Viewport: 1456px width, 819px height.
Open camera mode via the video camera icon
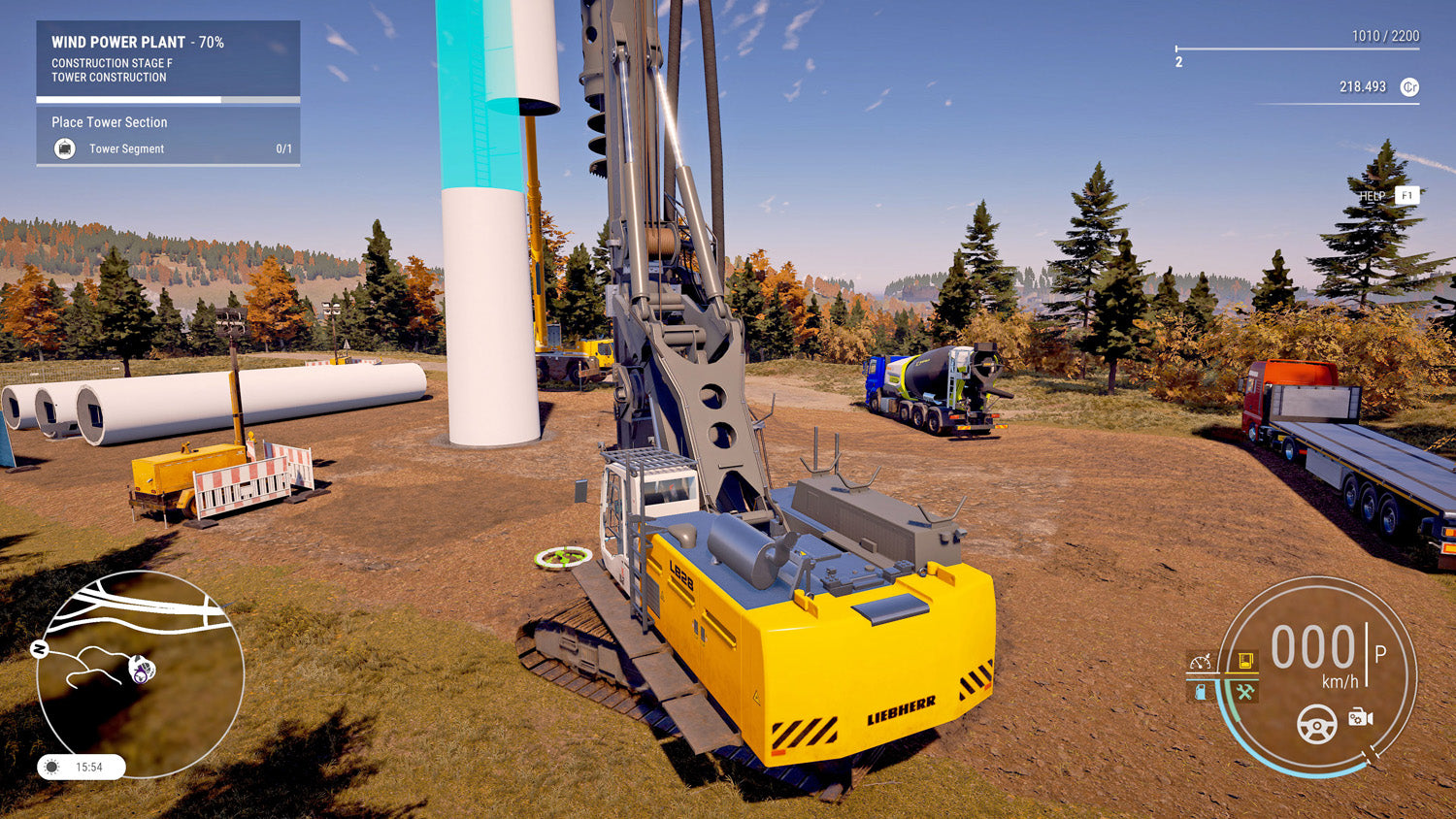click(1359, 718)
